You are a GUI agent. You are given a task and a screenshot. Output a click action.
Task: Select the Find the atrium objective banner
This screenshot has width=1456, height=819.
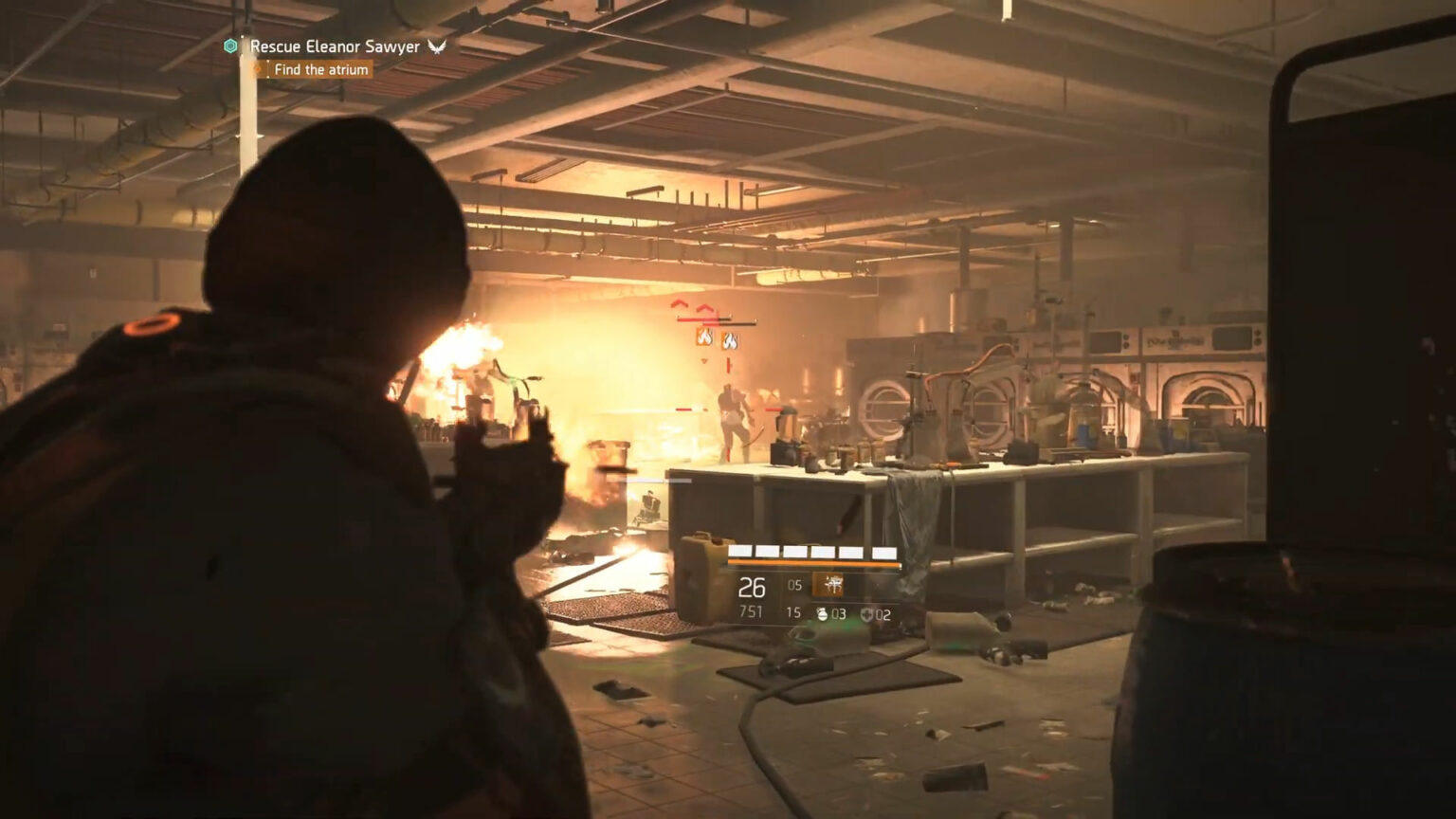point(320,68)
